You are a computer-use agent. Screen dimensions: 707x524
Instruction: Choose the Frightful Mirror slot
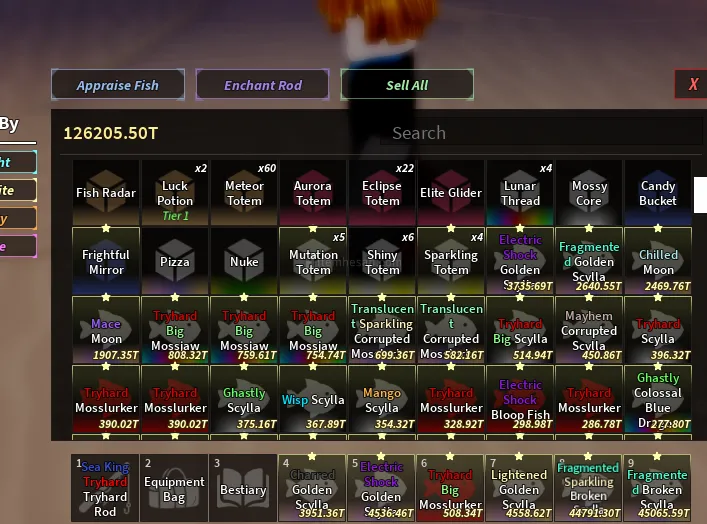pos(106,261)
